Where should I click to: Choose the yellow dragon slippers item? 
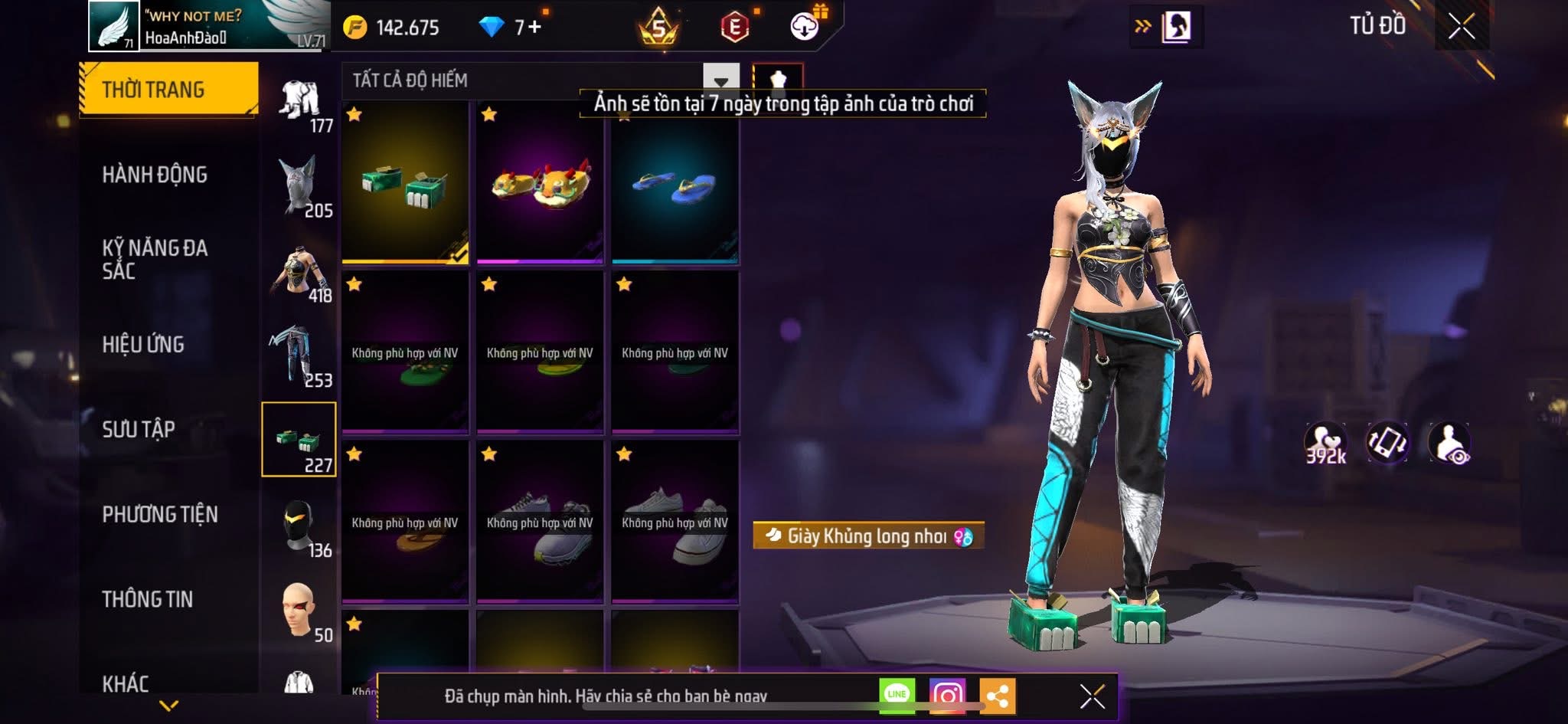[x=540, y=182]
